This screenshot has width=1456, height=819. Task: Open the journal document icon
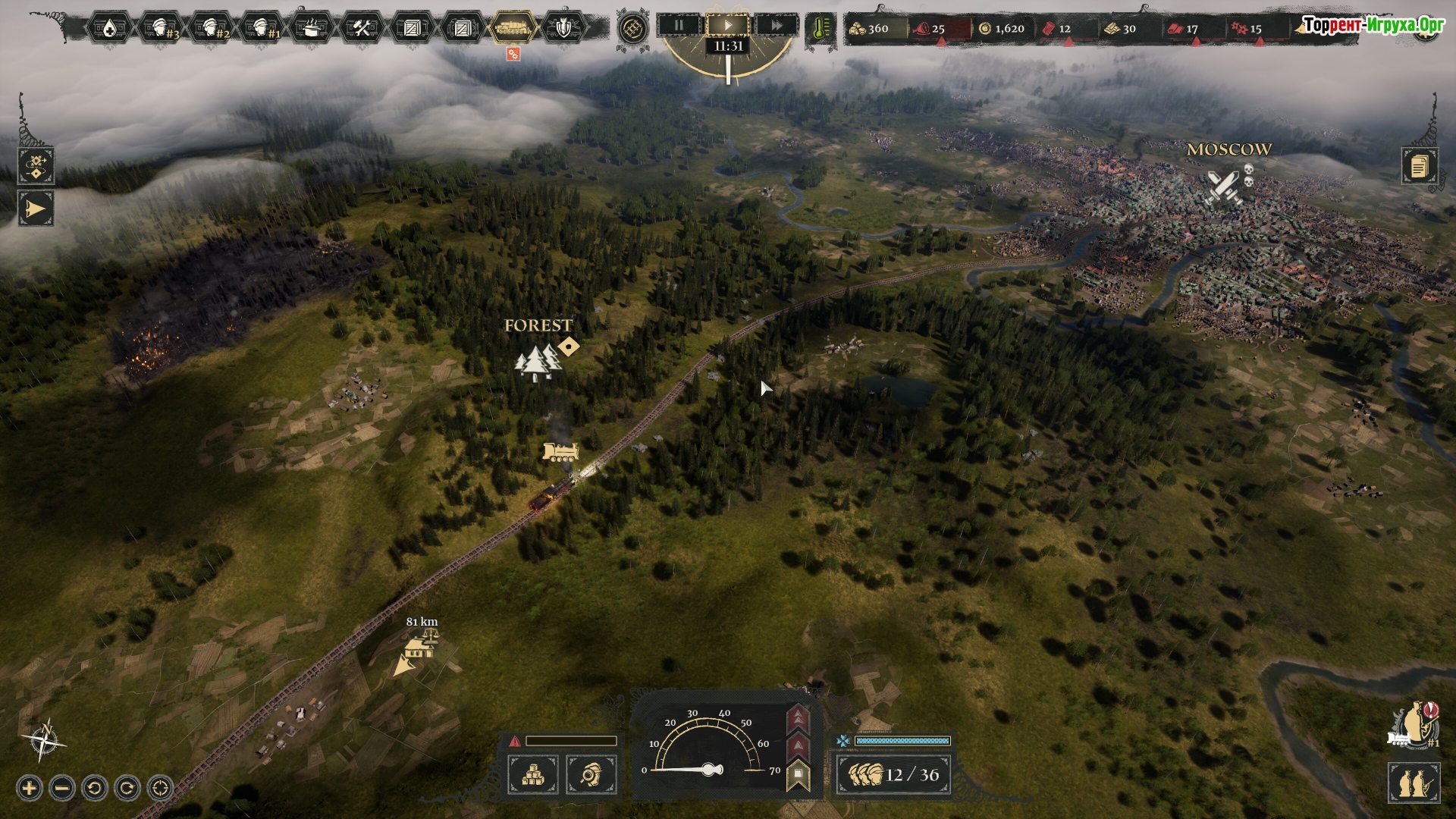(1419, 165)
